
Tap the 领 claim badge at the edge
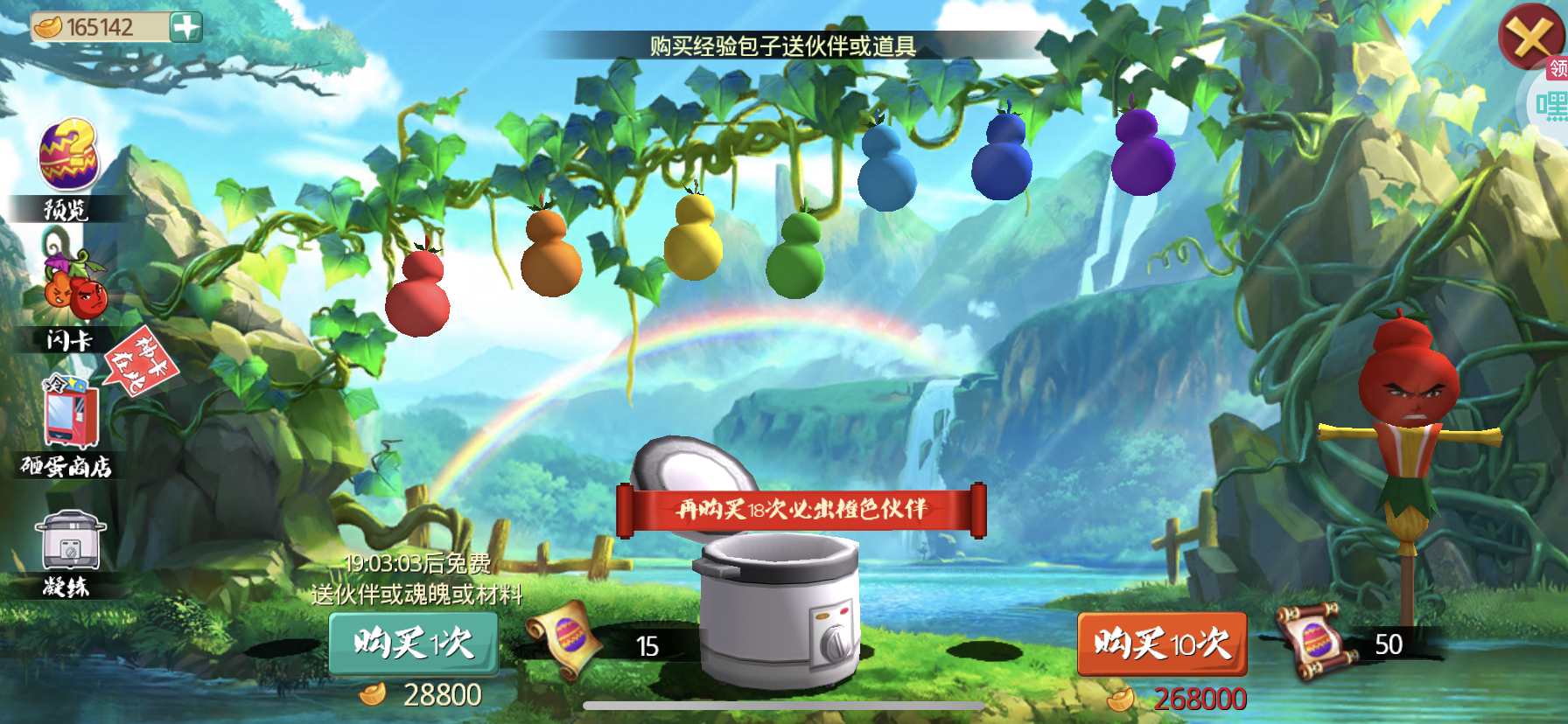[x=1557, y=68]
